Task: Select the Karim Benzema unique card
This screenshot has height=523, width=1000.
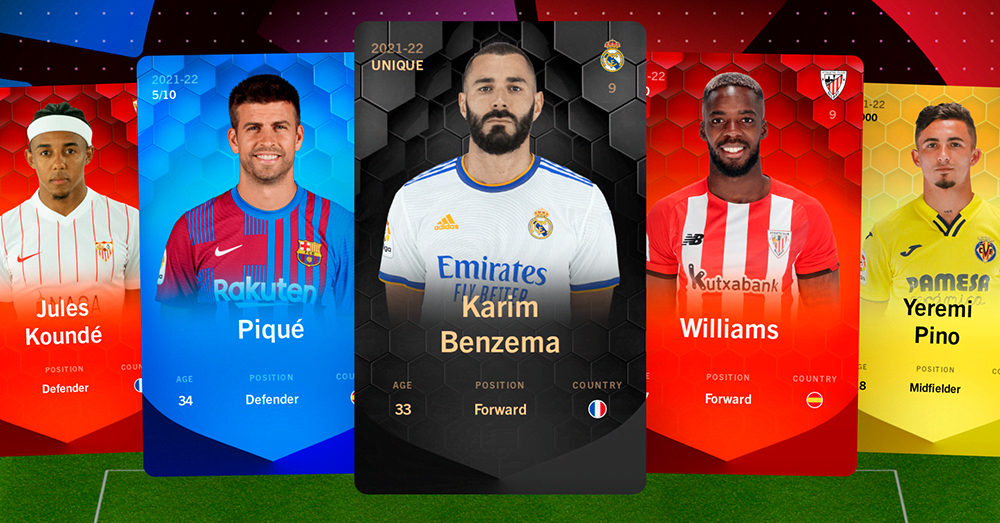Action: click(500, 260)
